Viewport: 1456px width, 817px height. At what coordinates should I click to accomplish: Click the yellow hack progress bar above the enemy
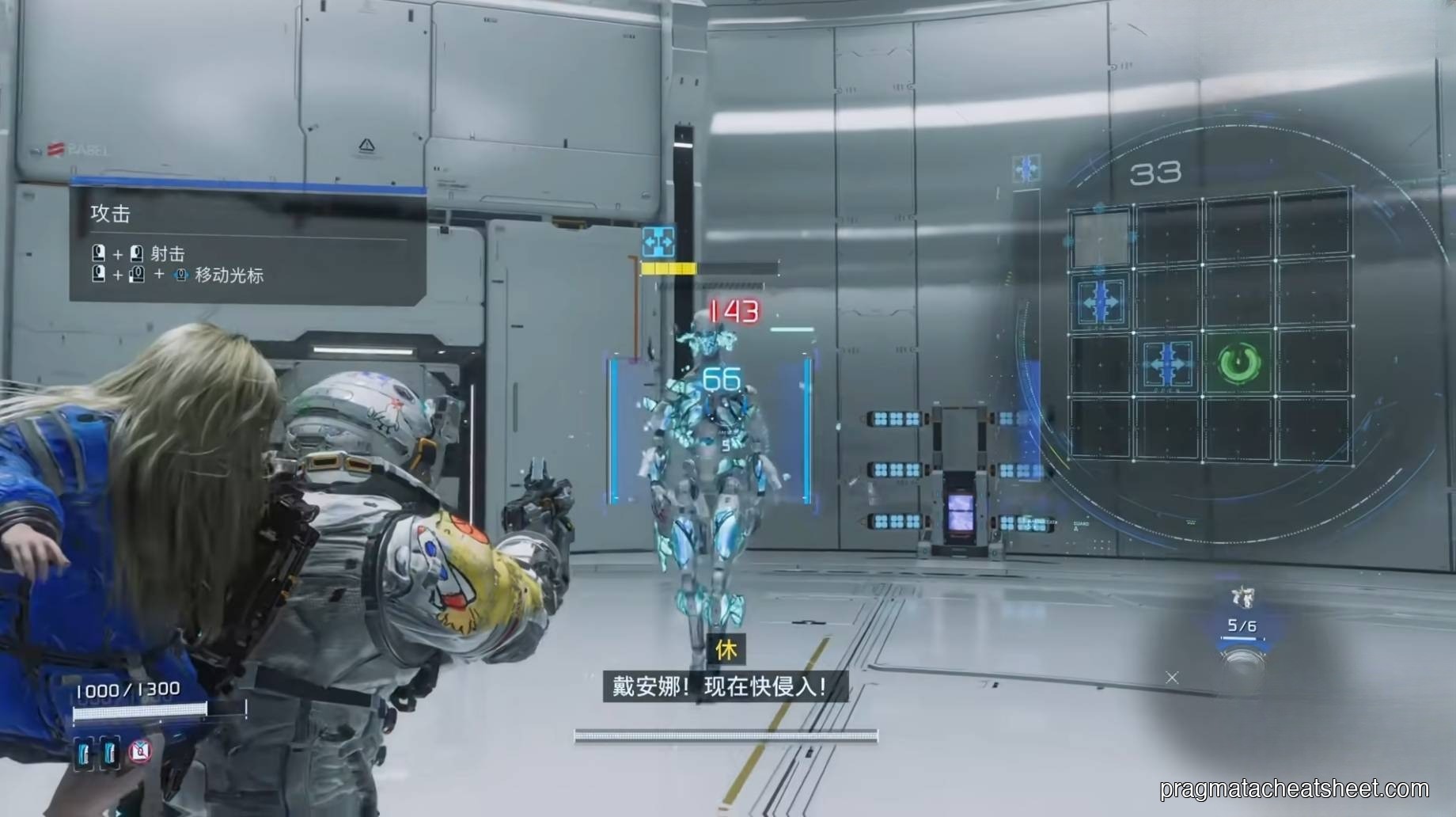coord(669,268)
